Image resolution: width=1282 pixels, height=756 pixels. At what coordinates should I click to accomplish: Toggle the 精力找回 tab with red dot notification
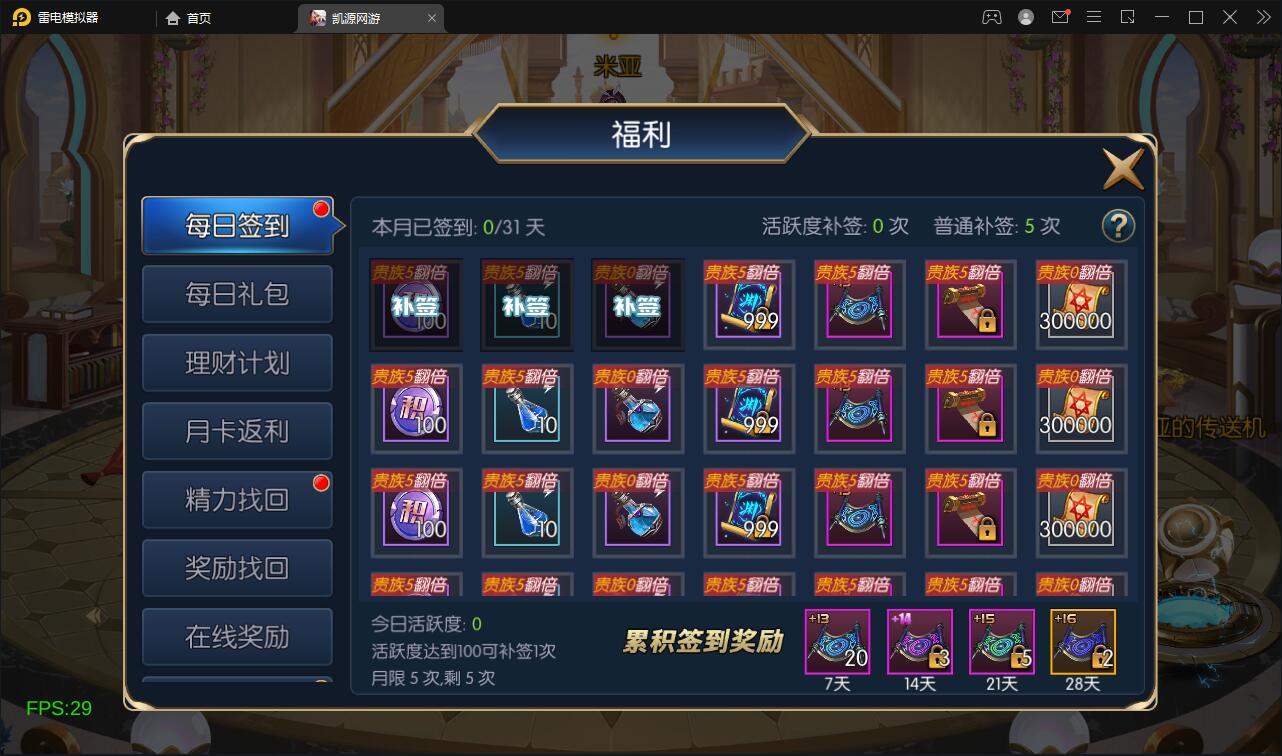click(237, 499)
